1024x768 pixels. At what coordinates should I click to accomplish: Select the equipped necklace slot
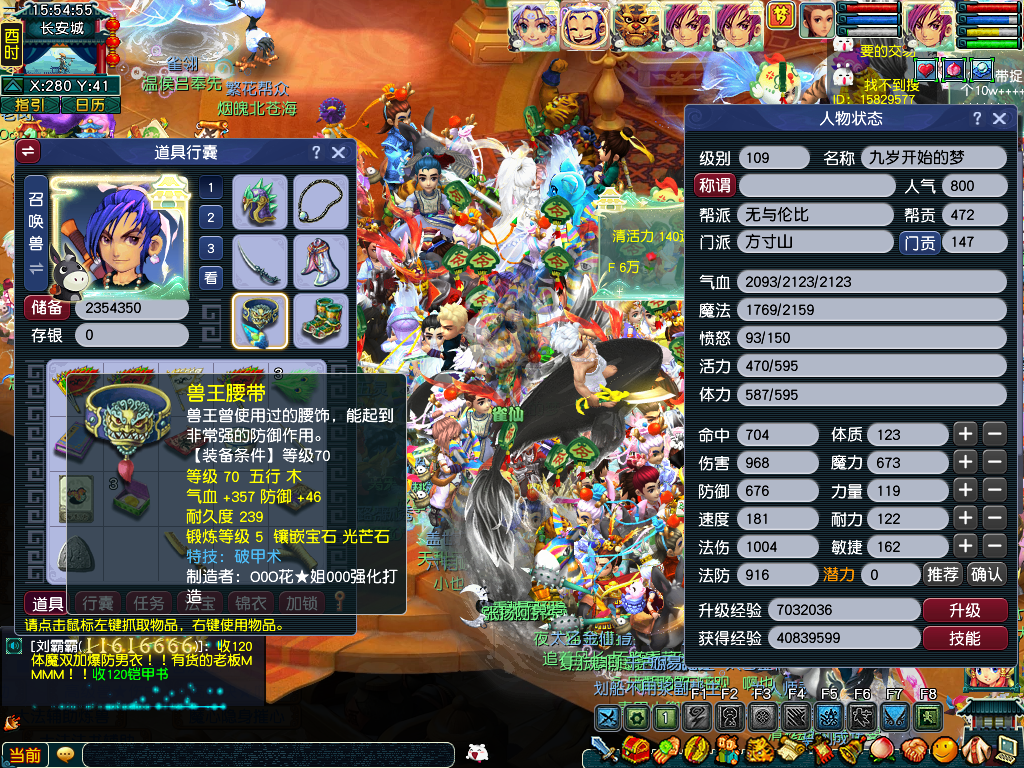click(321, 201)
